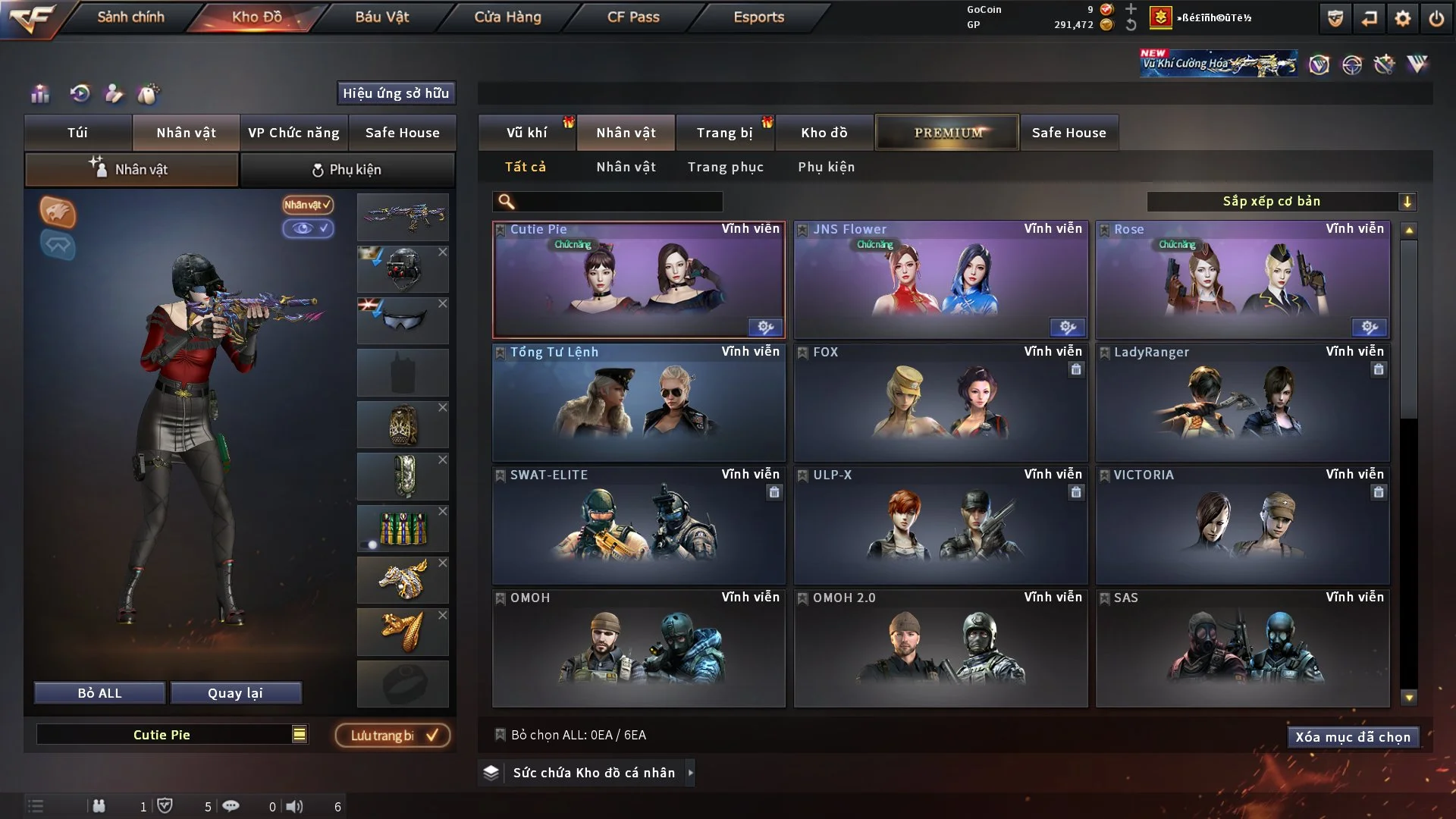Choose the Tổng Tư Lệnh character card
Viewport: 1456px width, 819px height.
click(x=639, y=403)
